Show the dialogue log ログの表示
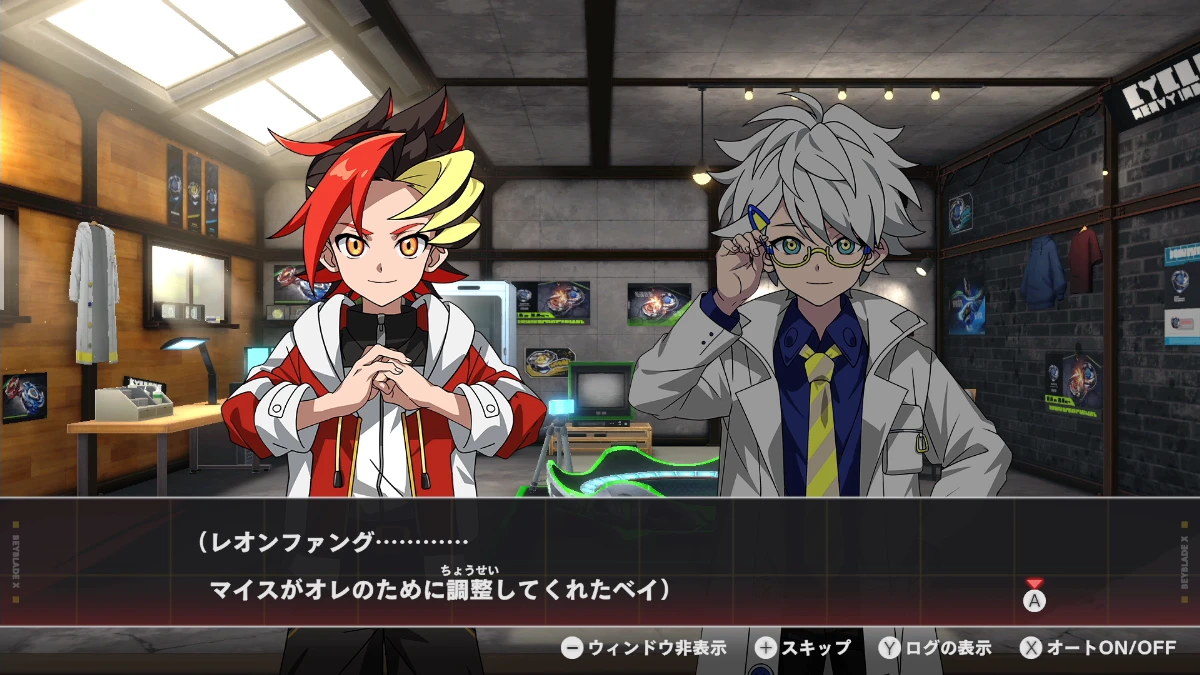 click(935, 648)
